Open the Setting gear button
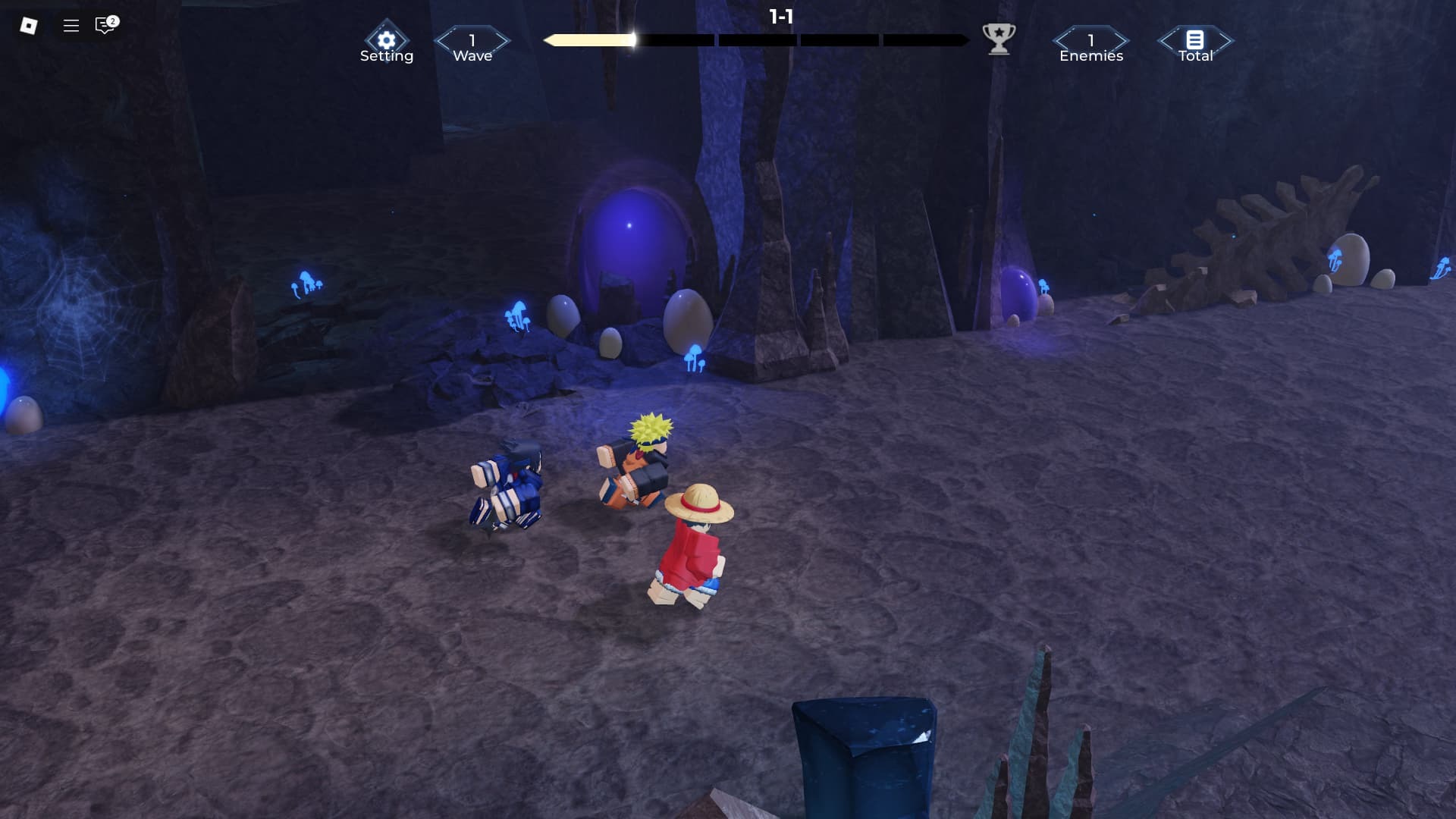 pyautogui.click(x=386, y=41)
